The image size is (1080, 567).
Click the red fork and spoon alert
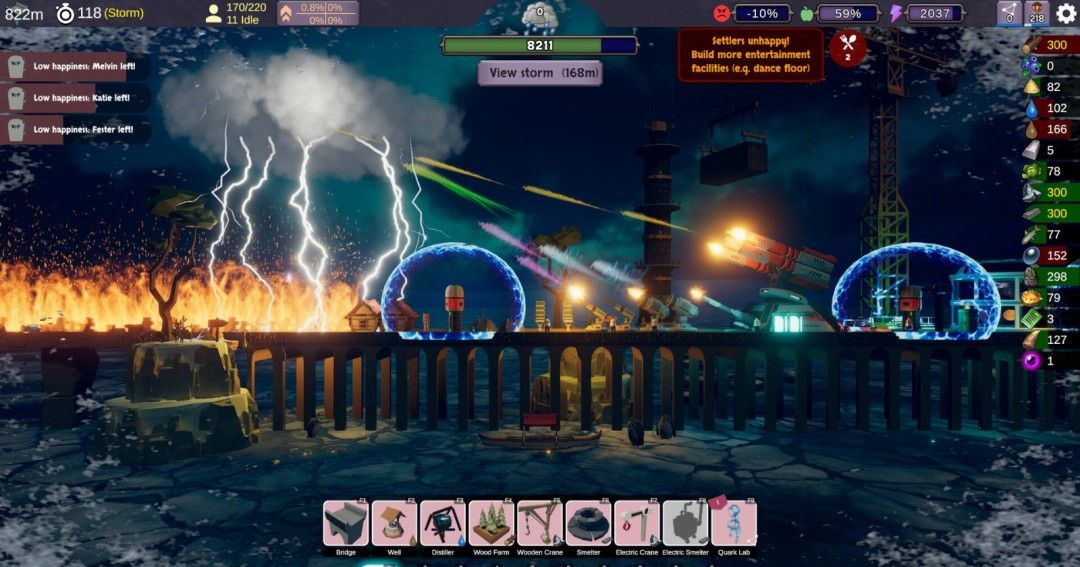pyautogui.click(x=848, y=47)
